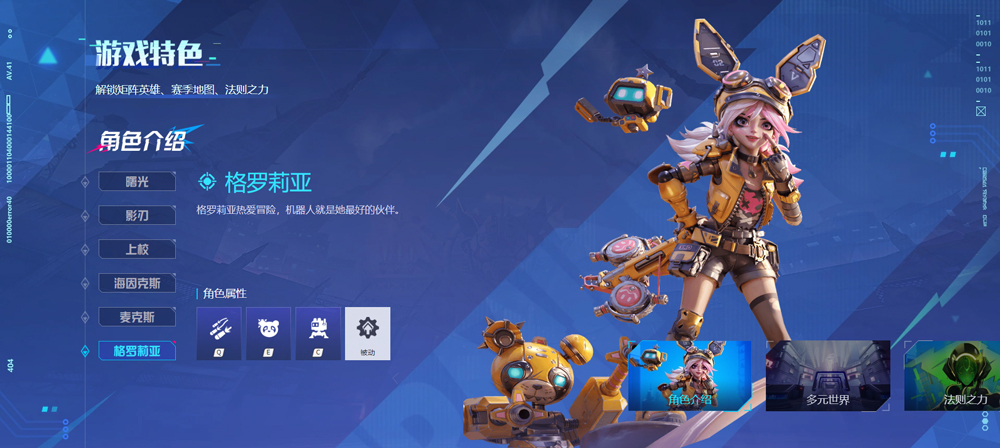Screen dimensions: 1000x448
Task: Switch to the 多元世界 thumbnail
Action: [827, 375]
